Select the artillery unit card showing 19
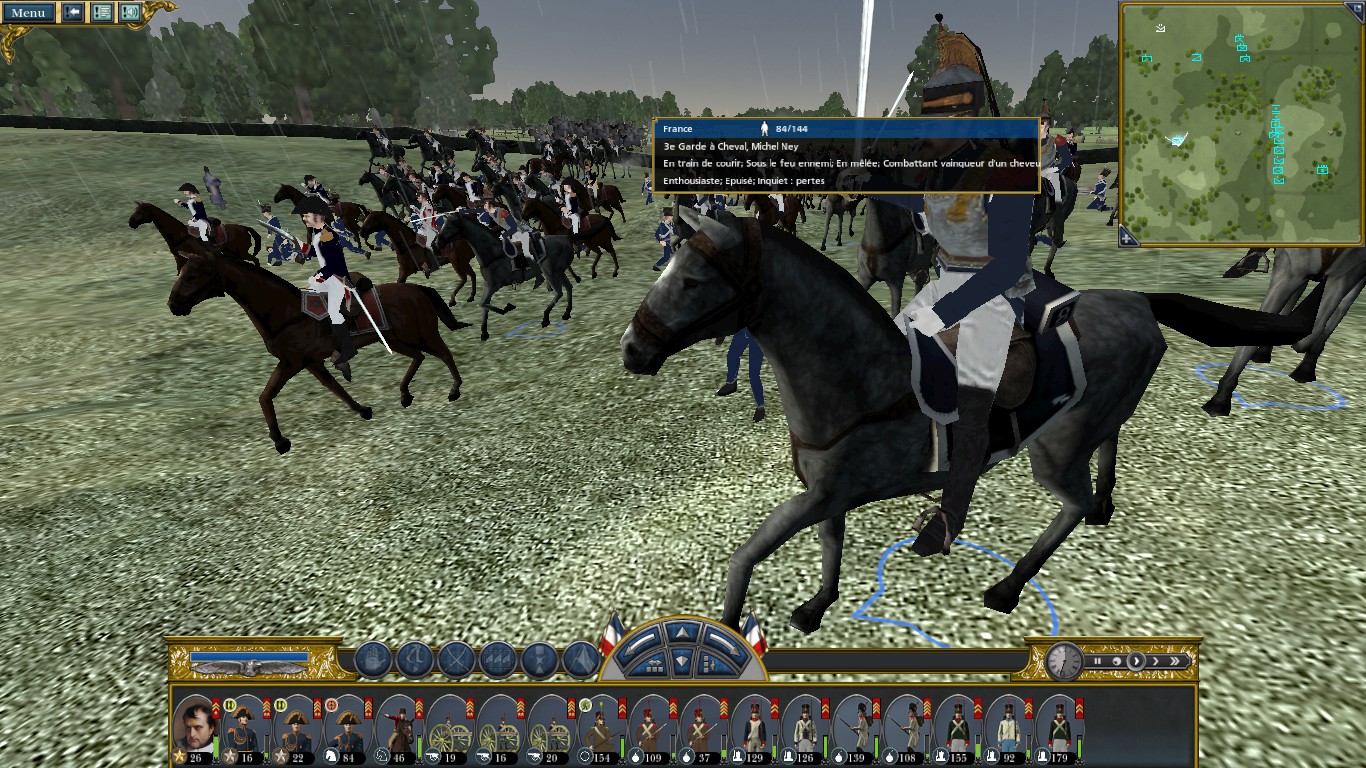1366x768 pixels. tap(449, 725)
